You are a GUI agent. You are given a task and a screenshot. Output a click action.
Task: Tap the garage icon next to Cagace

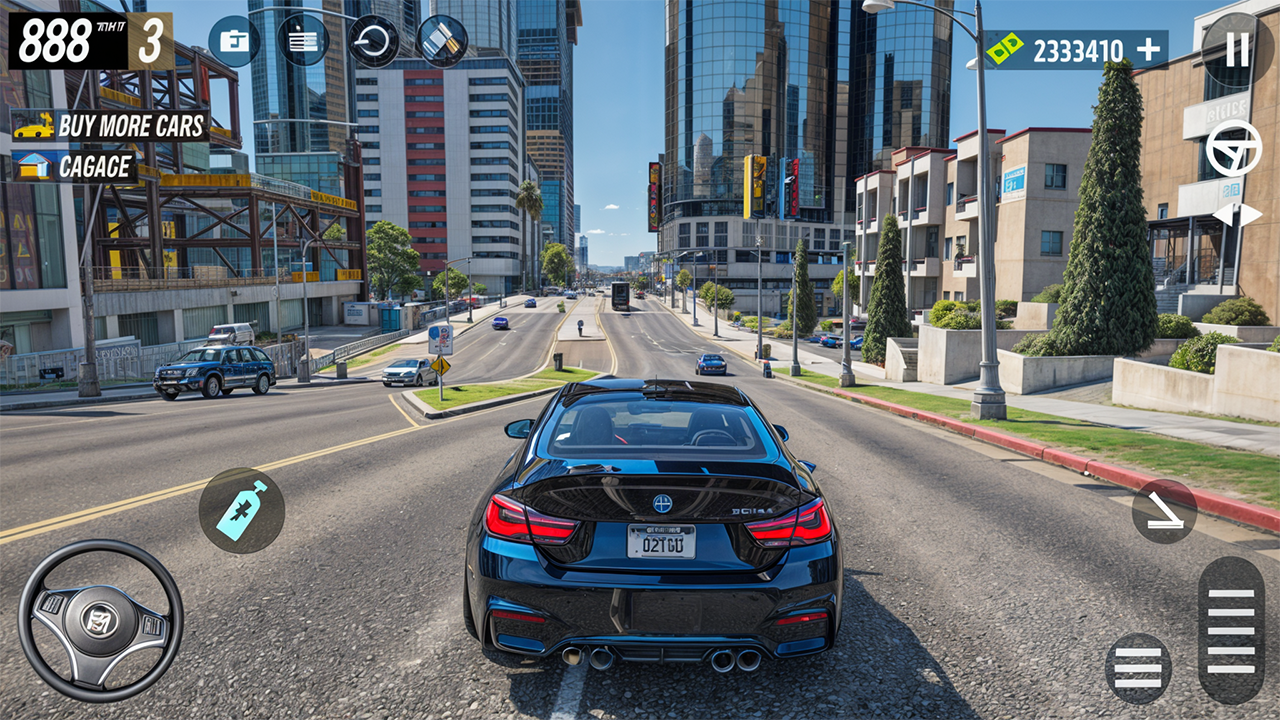(x=33, y=163)
